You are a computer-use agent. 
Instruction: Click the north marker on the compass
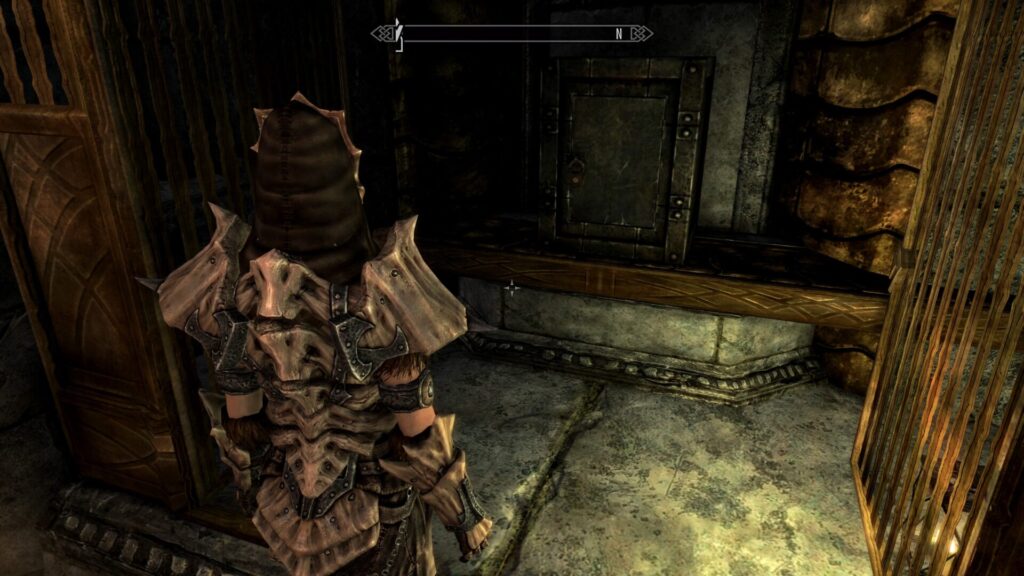pyautogui.click(x=619, y=33)
